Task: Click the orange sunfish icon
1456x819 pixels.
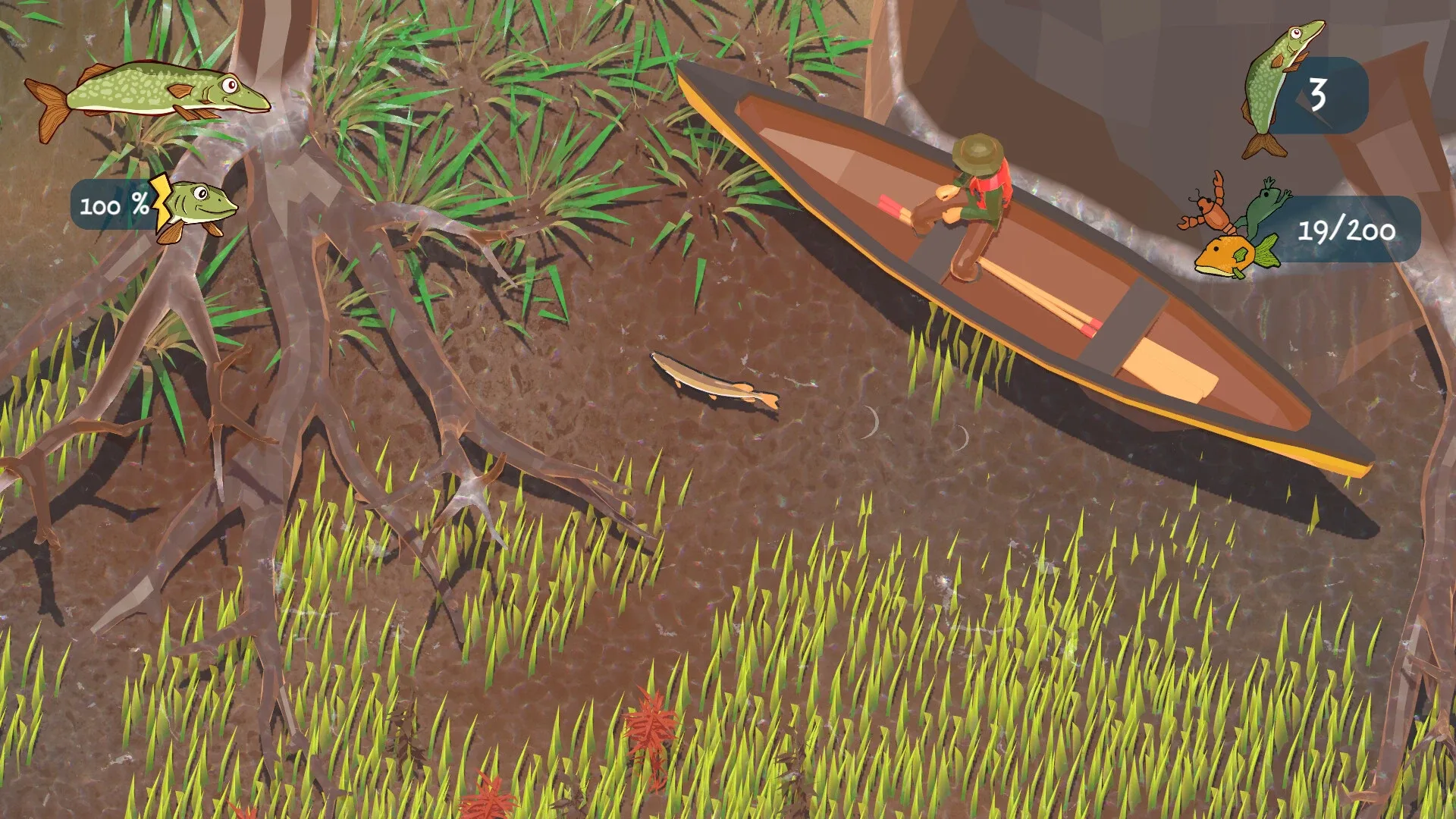Action: pyautogui.click(x=1225, y=254)
